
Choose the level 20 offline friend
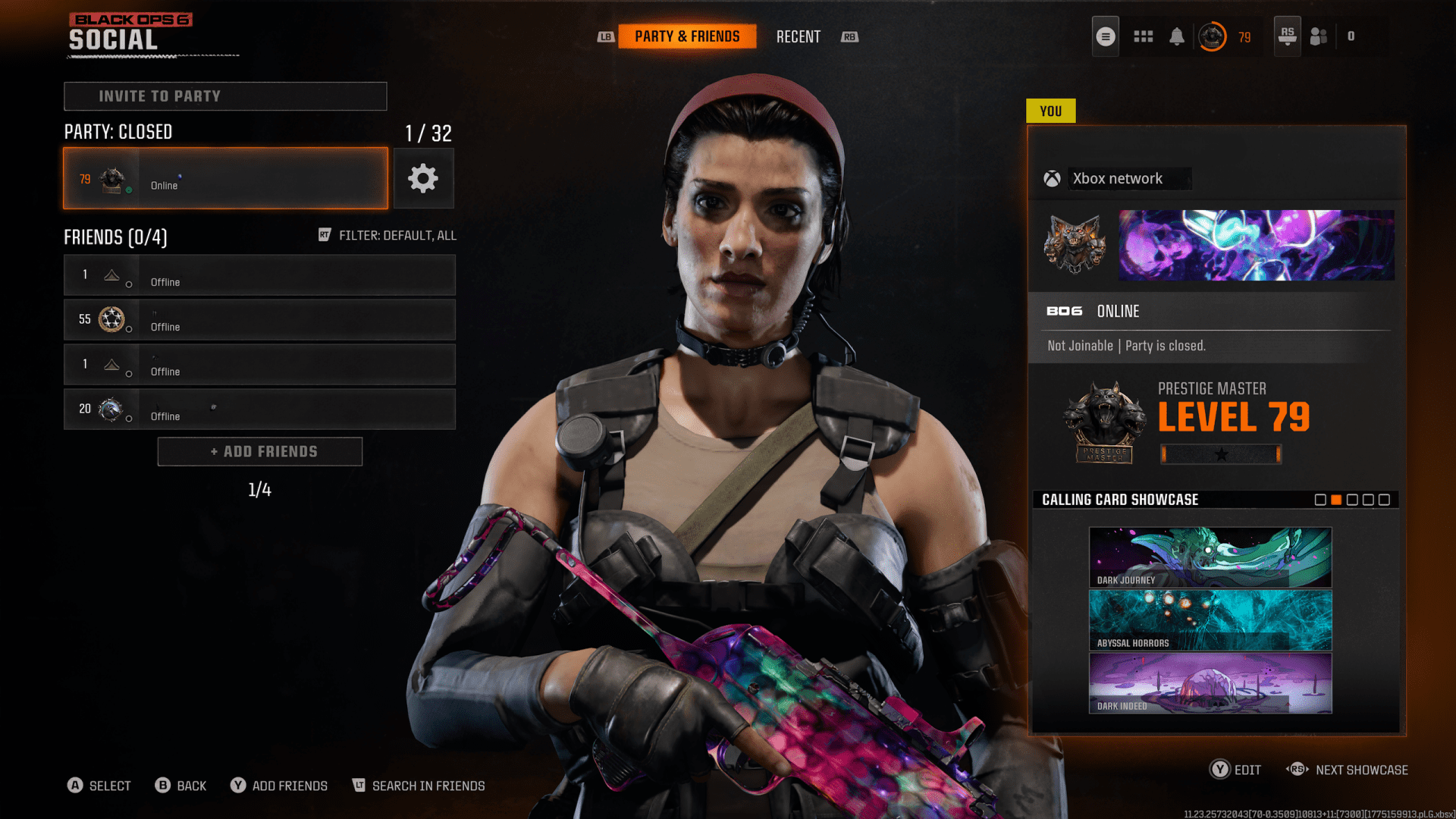tap(259, 409)
